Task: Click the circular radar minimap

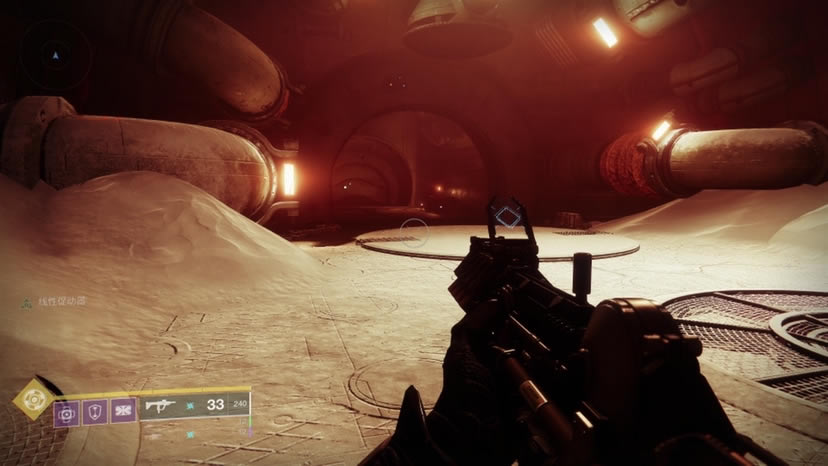Action: point(56,54)
